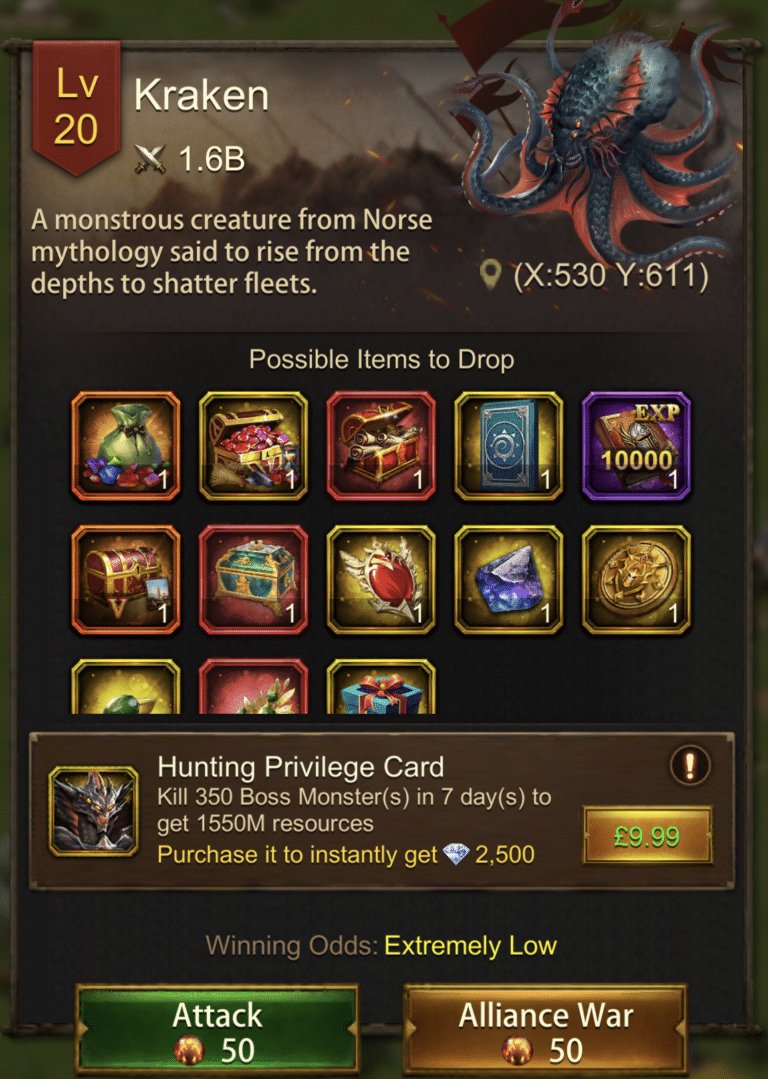Open the Hunting Privilege Card info icon
The image size is (768, 1079).
pyautogui.click(x=689, y=767)
